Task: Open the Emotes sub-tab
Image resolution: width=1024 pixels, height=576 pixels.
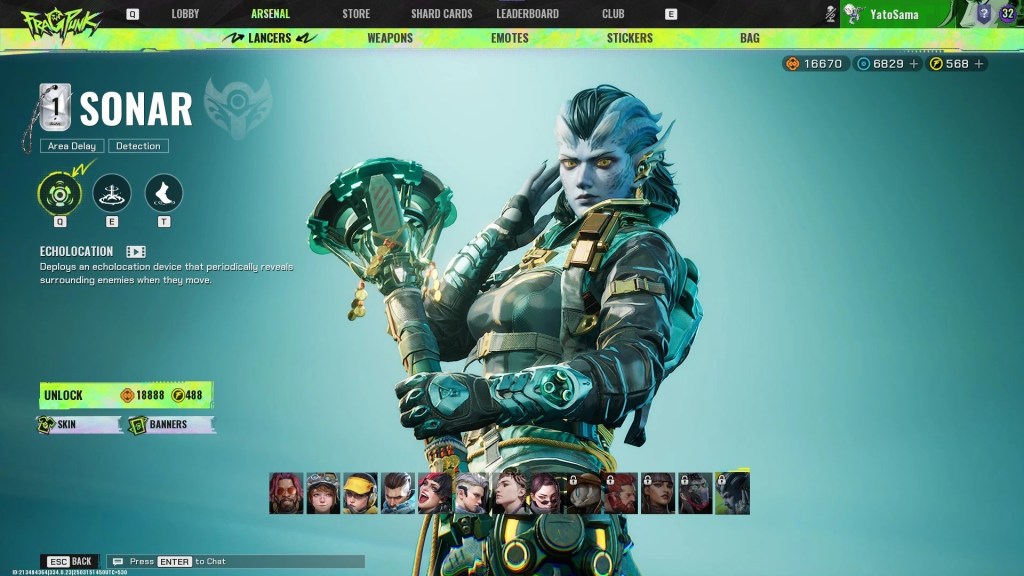Action: point(510,38)
